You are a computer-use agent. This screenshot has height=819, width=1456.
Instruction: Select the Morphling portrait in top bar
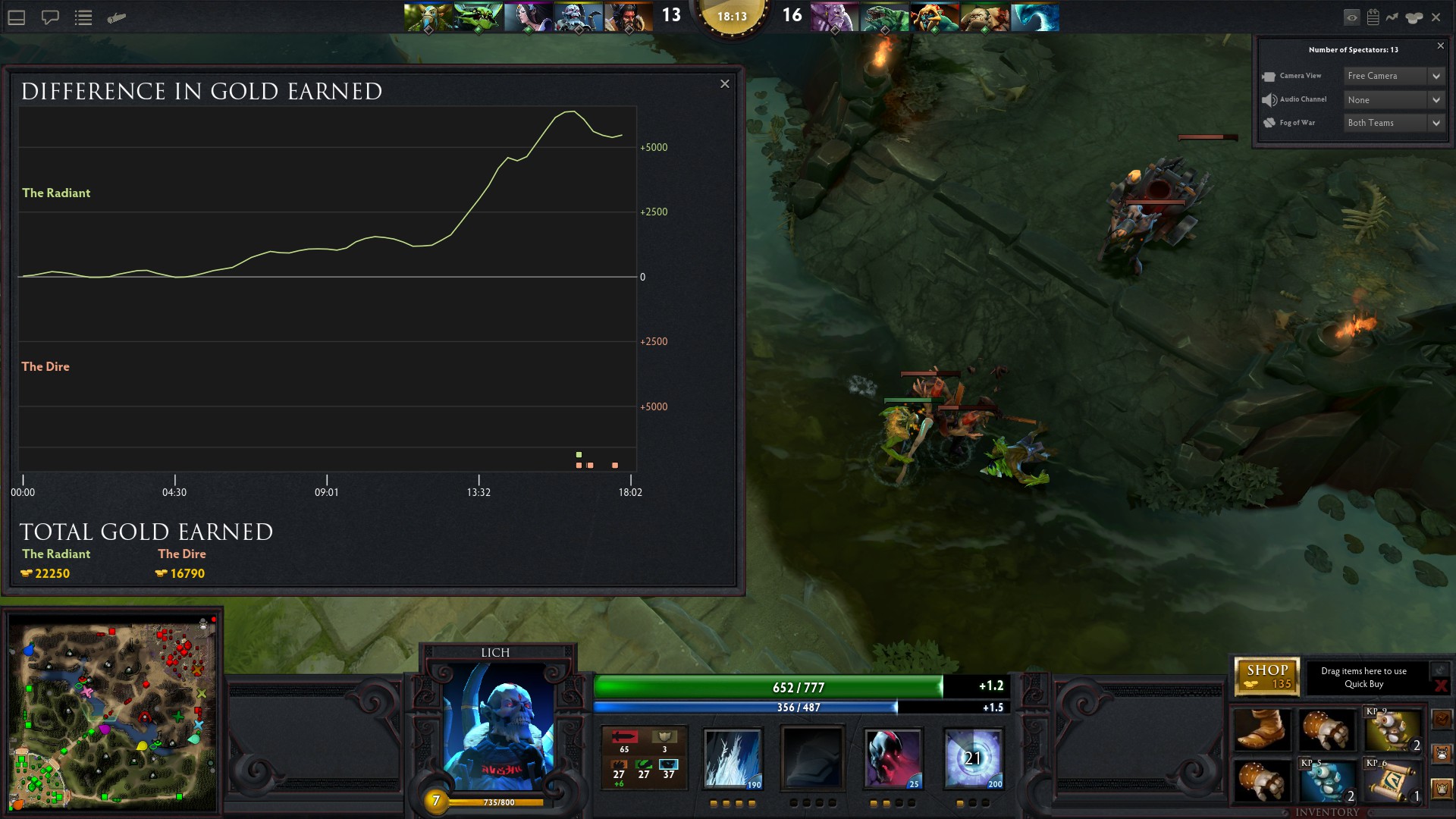[x=1034, y=17]
